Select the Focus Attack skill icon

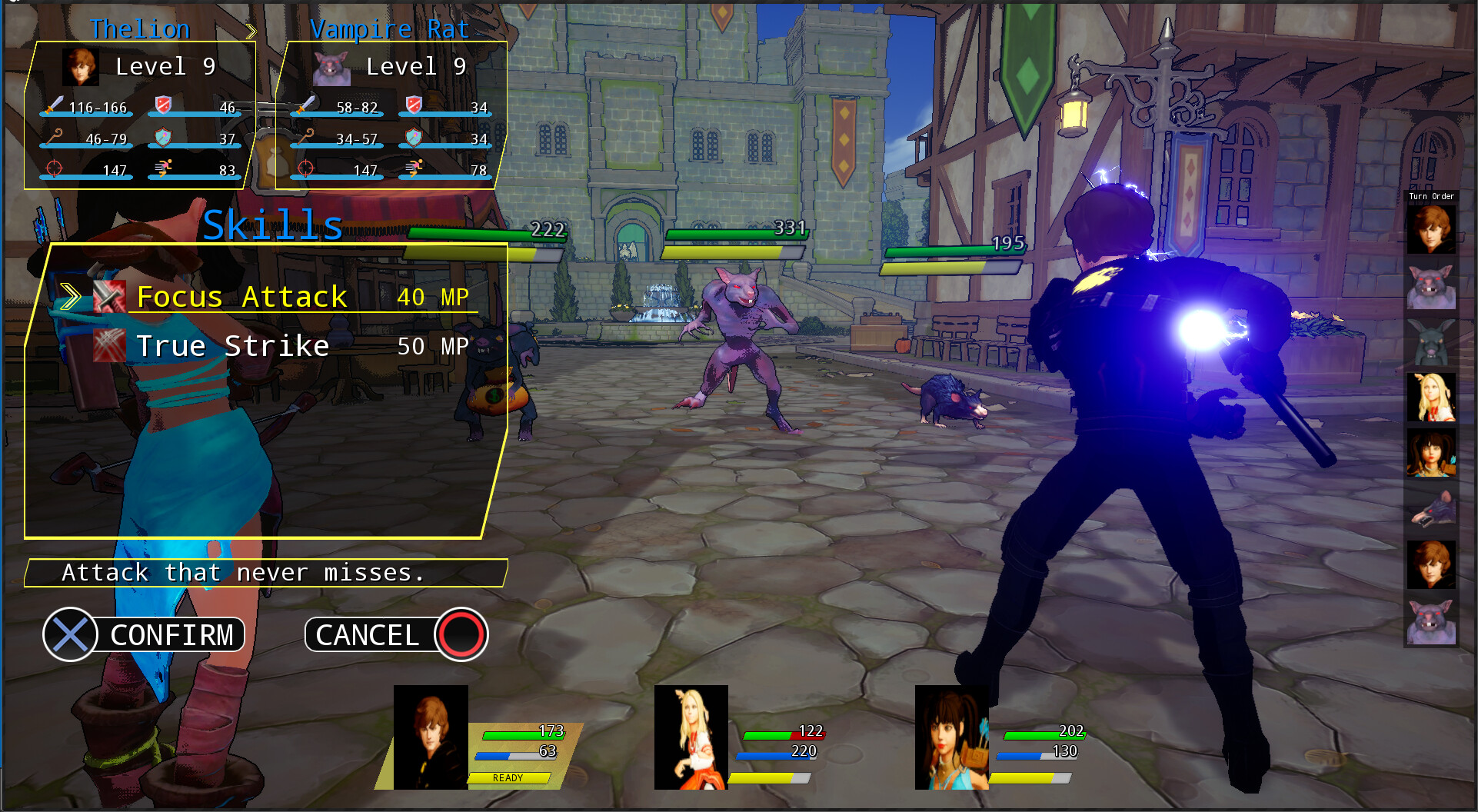[x=111, y=295]
